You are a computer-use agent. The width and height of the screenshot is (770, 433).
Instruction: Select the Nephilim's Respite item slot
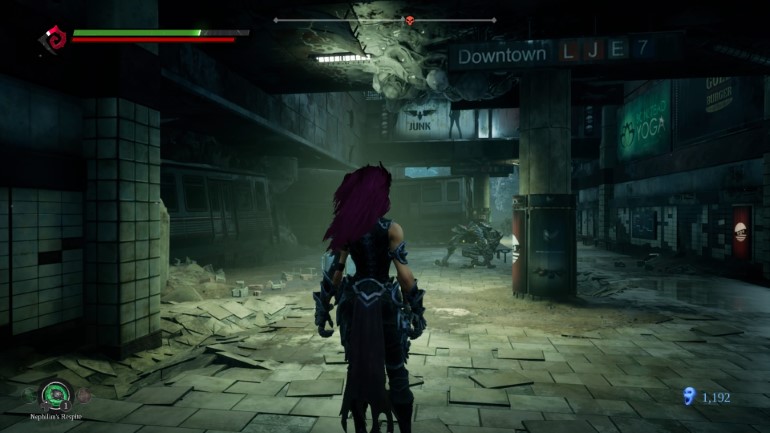pyautogui.click(x=56, y=395)
